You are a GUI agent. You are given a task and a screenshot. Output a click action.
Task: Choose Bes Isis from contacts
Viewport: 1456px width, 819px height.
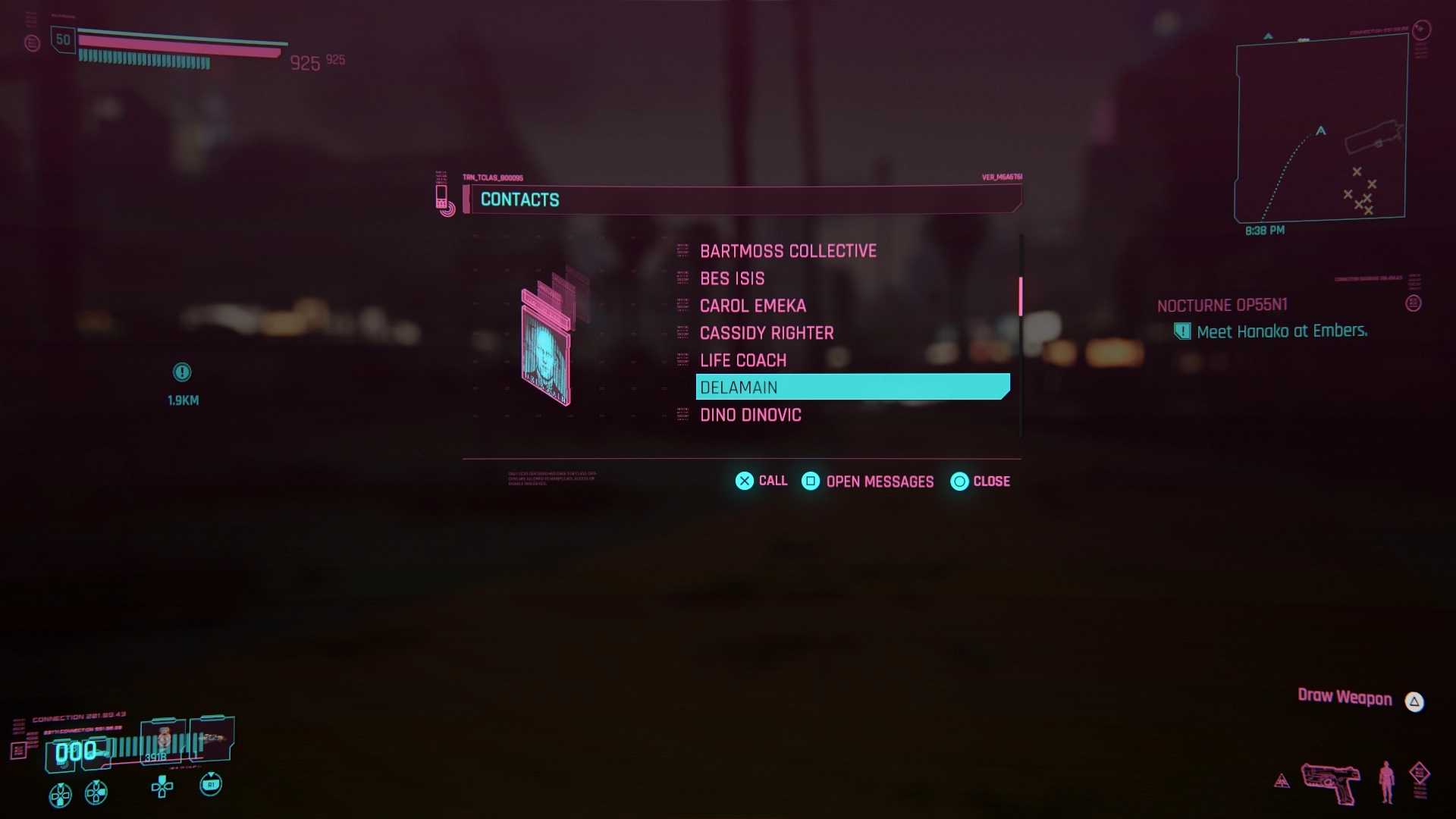pyautogui.click(x=732, y=278)
